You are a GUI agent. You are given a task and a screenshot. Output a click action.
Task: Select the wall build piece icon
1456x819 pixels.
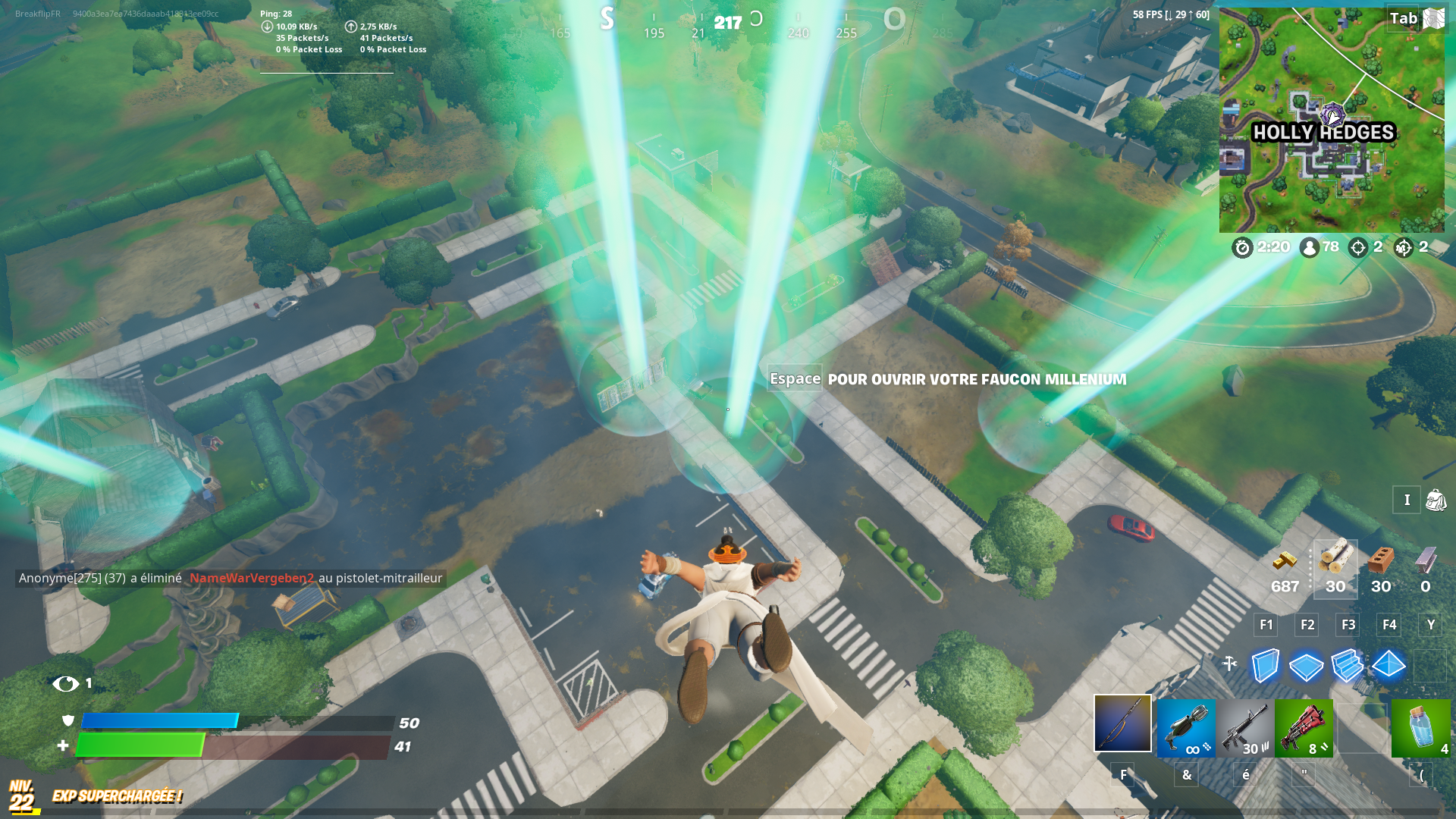click(1265, 666)
